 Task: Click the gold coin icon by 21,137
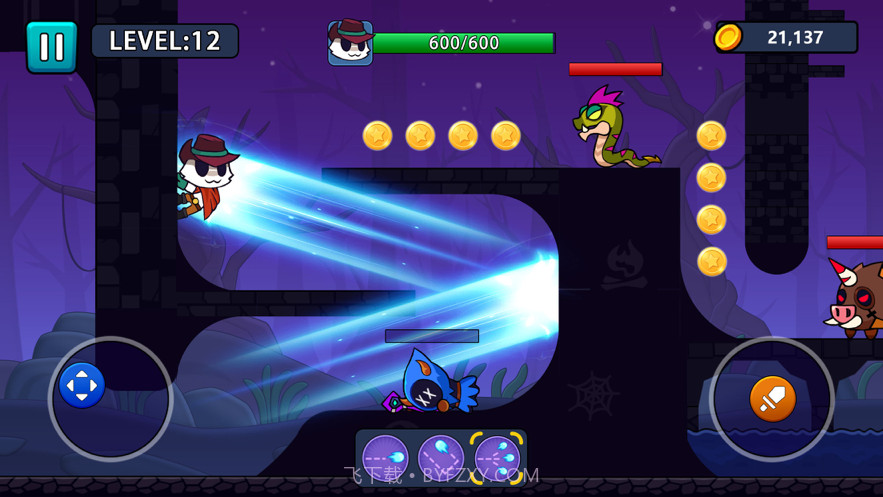[728, 38]
